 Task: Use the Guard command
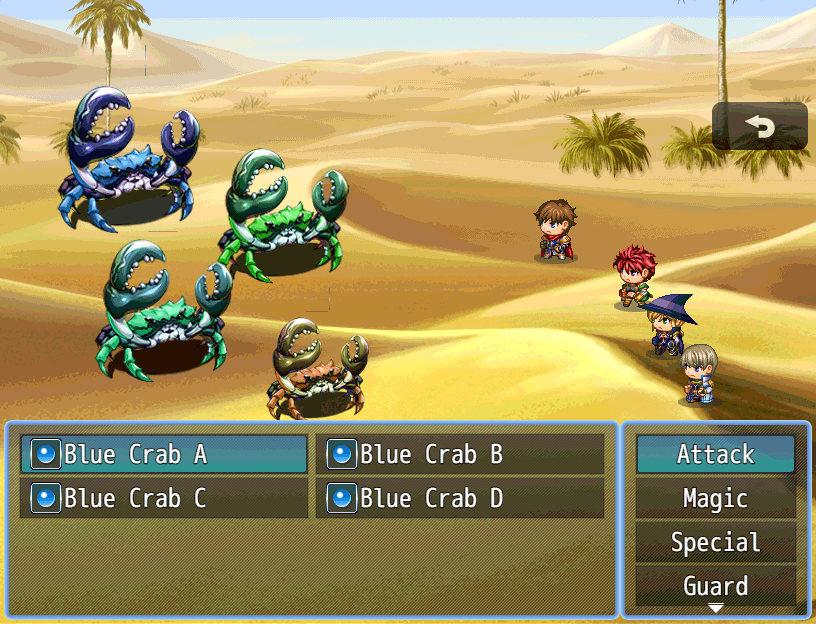coord(715,585)
